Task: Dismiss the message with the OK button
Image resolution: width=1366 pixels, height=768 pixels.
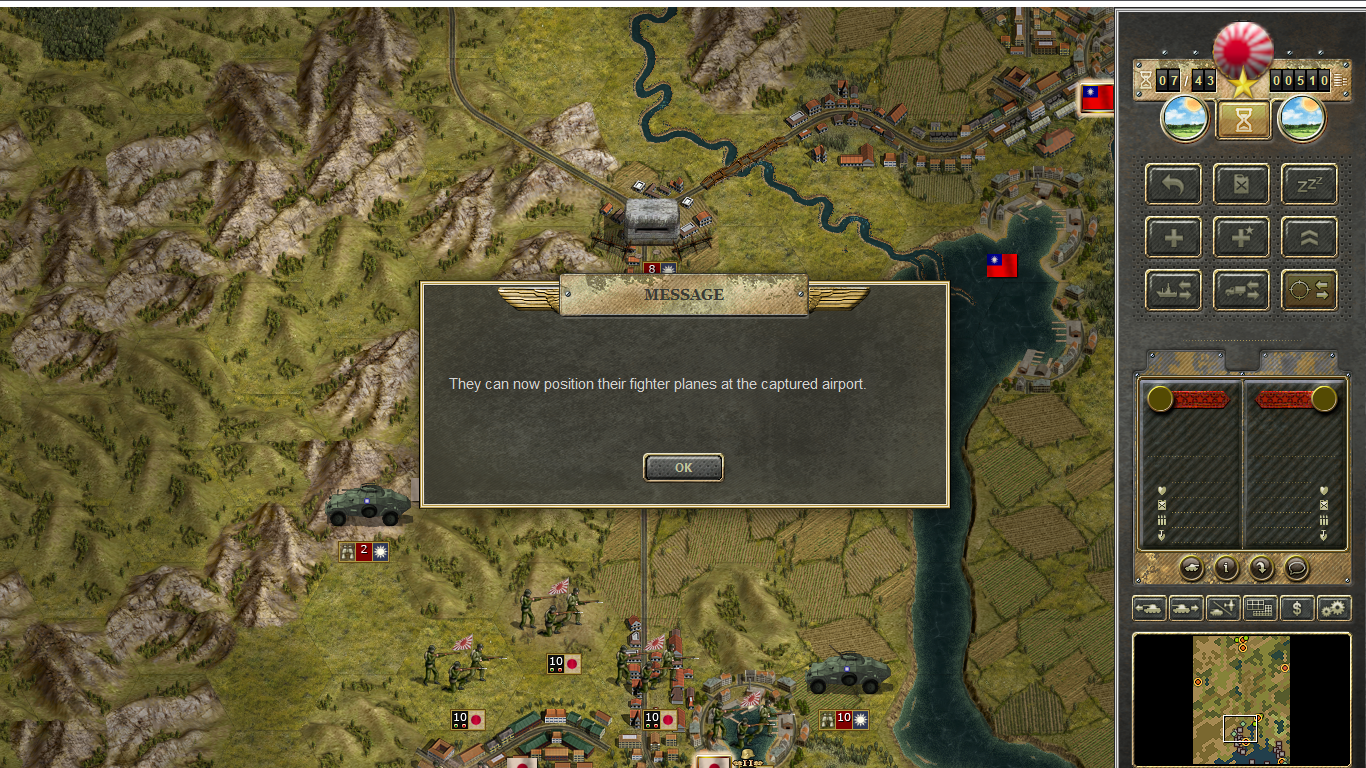Action: click(683, 467)
